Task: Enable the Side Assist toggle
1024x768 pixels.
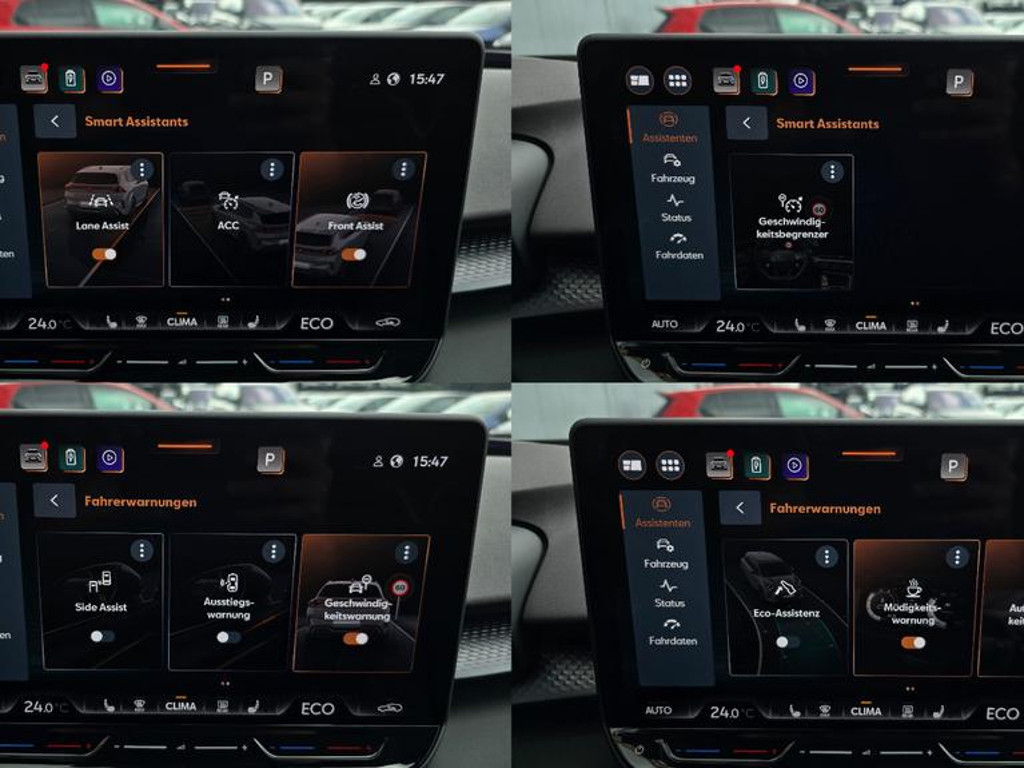Action: click(x=102, y=636)
